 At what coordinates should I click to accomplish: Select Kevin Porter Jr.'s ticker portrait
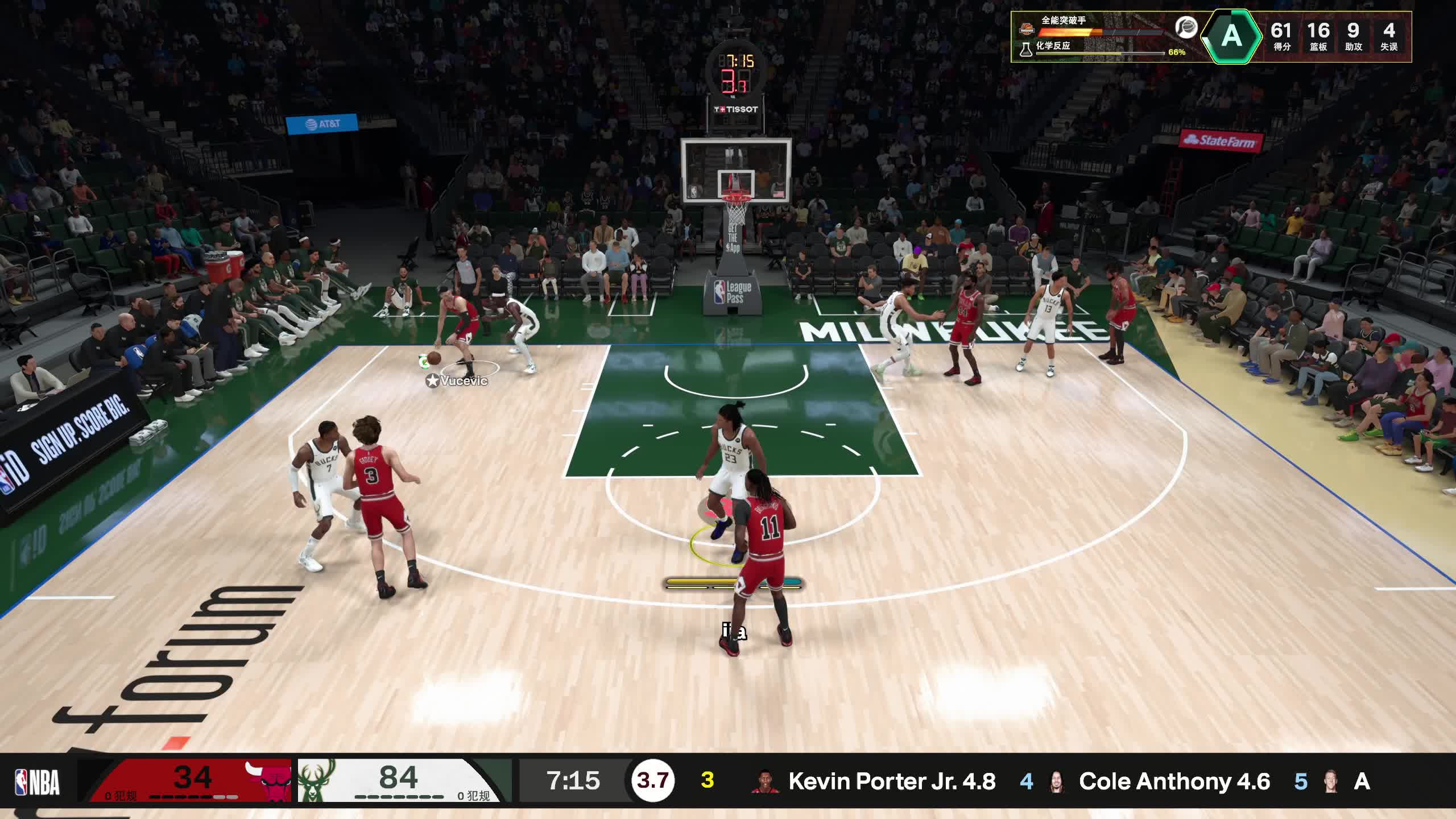764,782
